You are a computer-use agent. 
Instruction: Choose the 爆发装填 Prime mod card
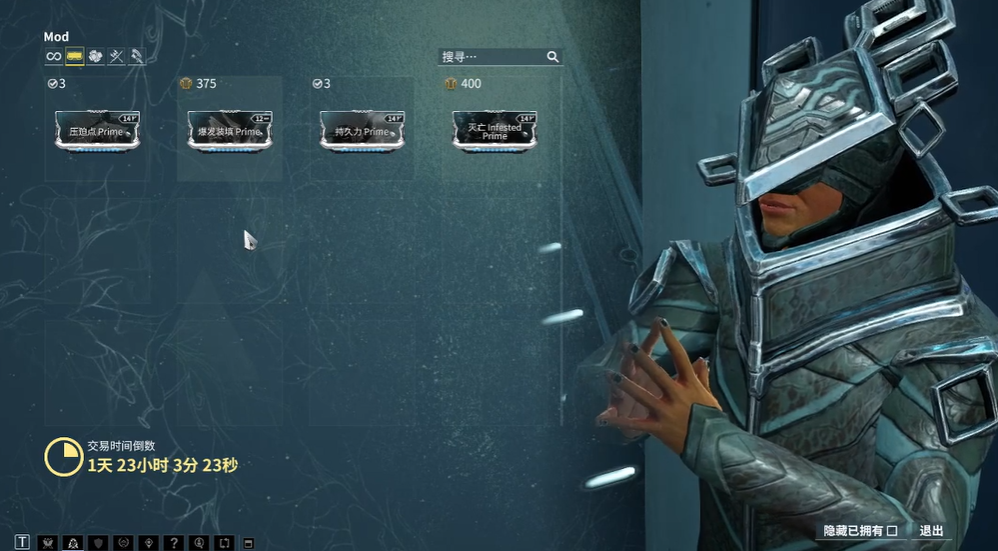[x=230, y=131]
